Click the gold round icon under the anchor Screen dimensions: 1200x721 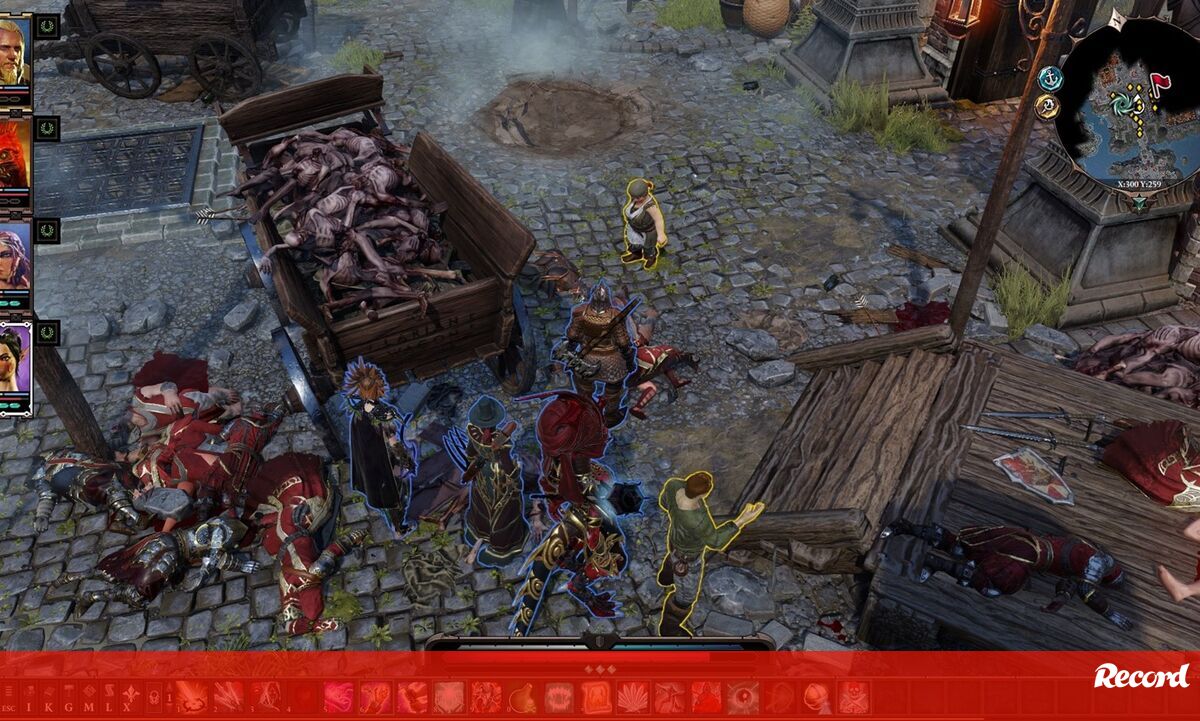[x=1047, y=107]
